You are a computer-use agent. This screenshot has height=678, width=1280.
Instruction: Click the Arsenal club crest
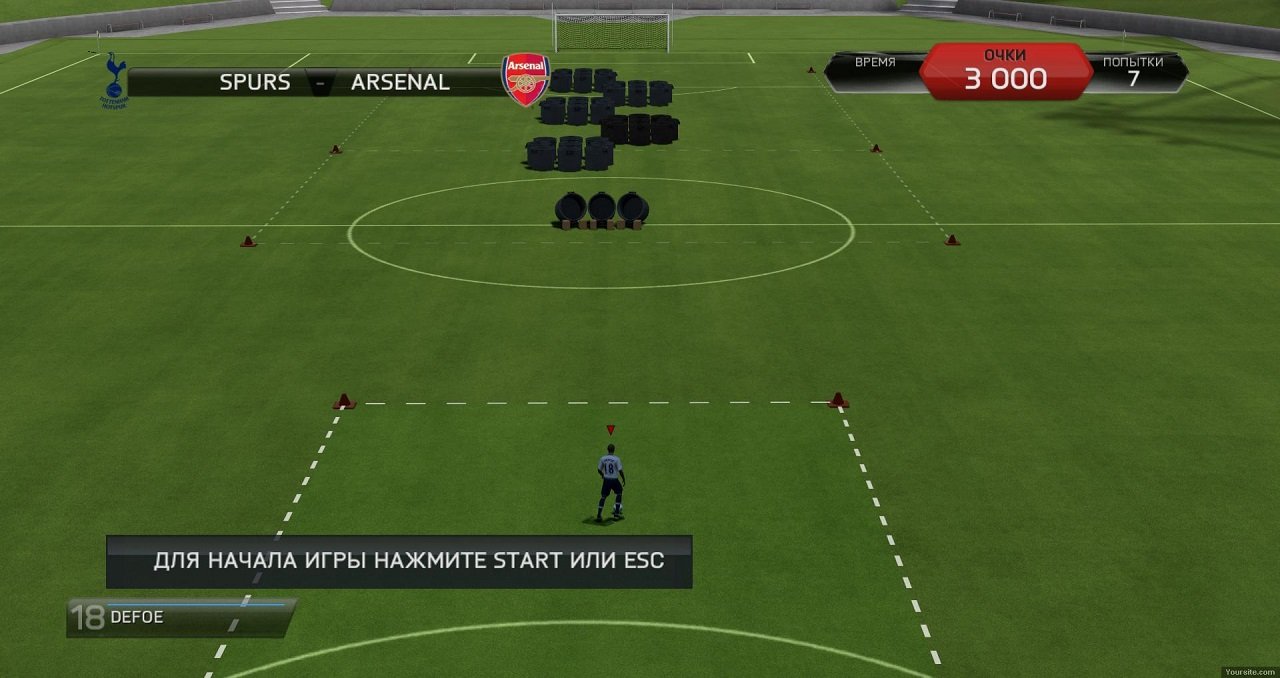[526, 80]
